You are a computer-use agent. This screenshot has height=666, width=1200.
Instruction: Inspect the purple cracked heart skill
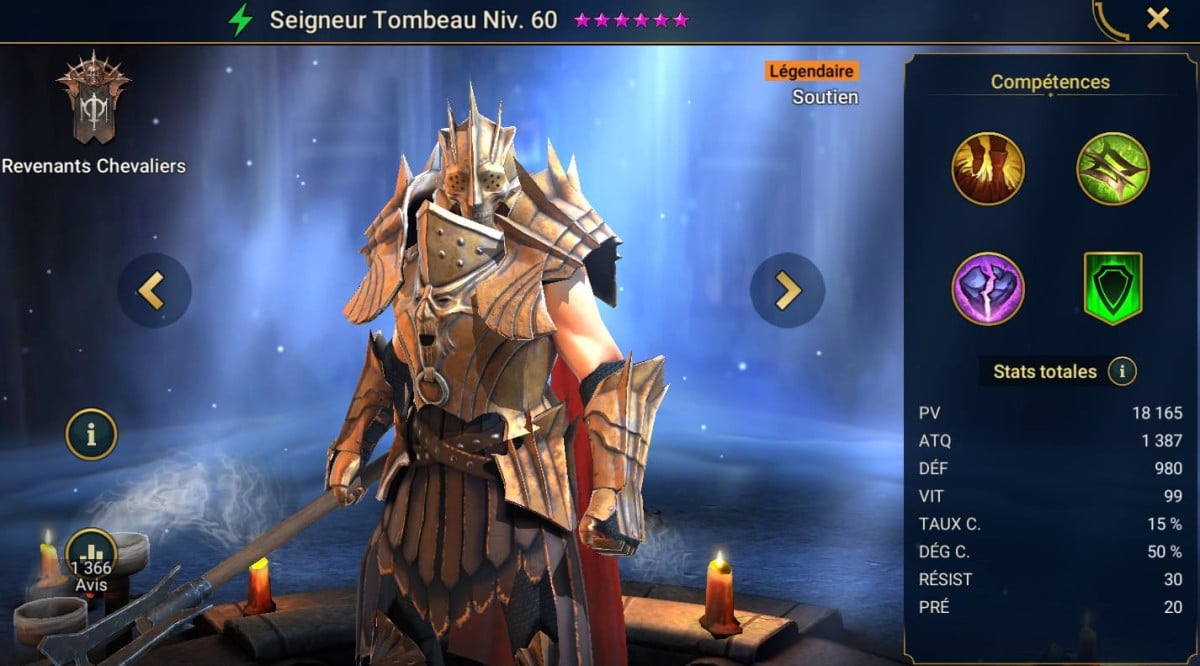click(988, 289)
